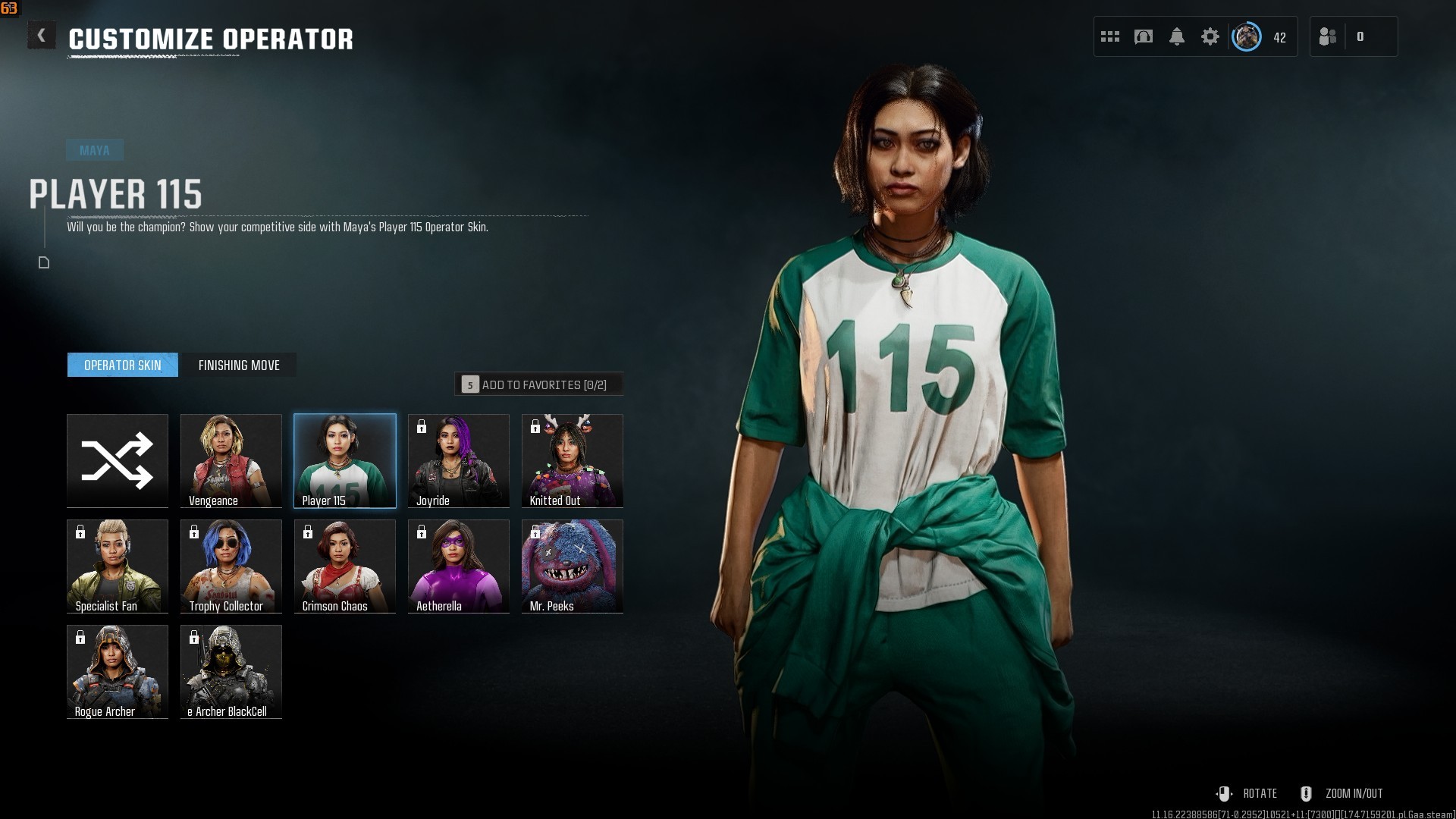
Task: Go back using the top-left arrow
Action: point(42,36)
